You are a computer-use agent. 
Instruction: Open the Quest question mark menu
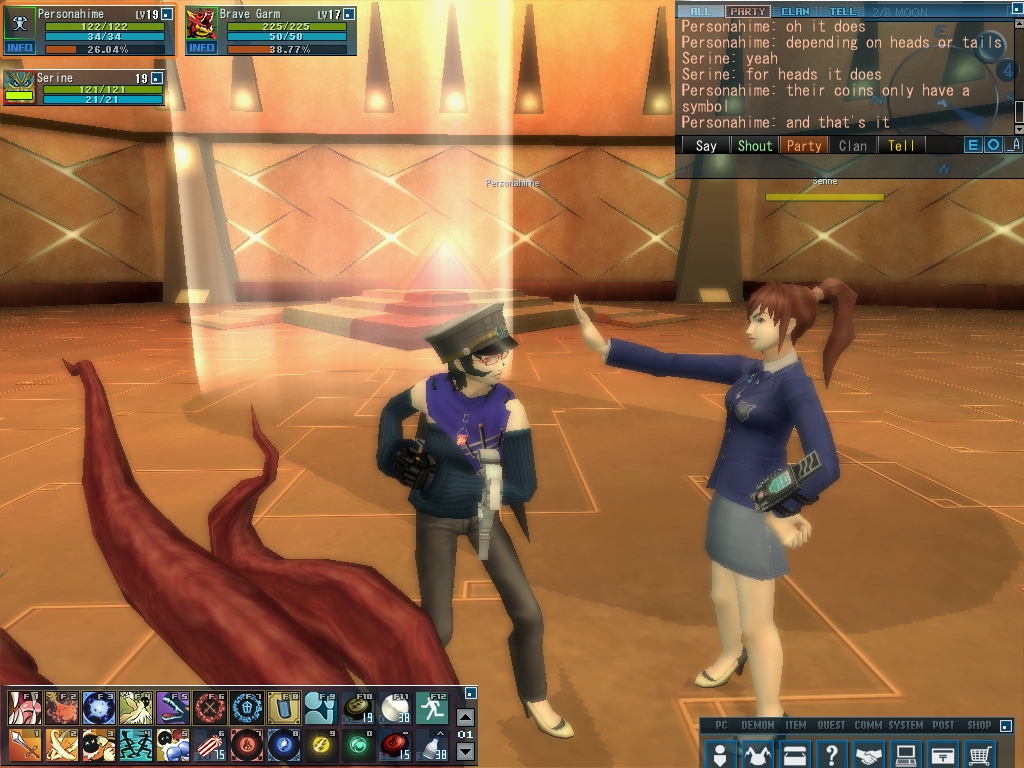click(832, 755)
